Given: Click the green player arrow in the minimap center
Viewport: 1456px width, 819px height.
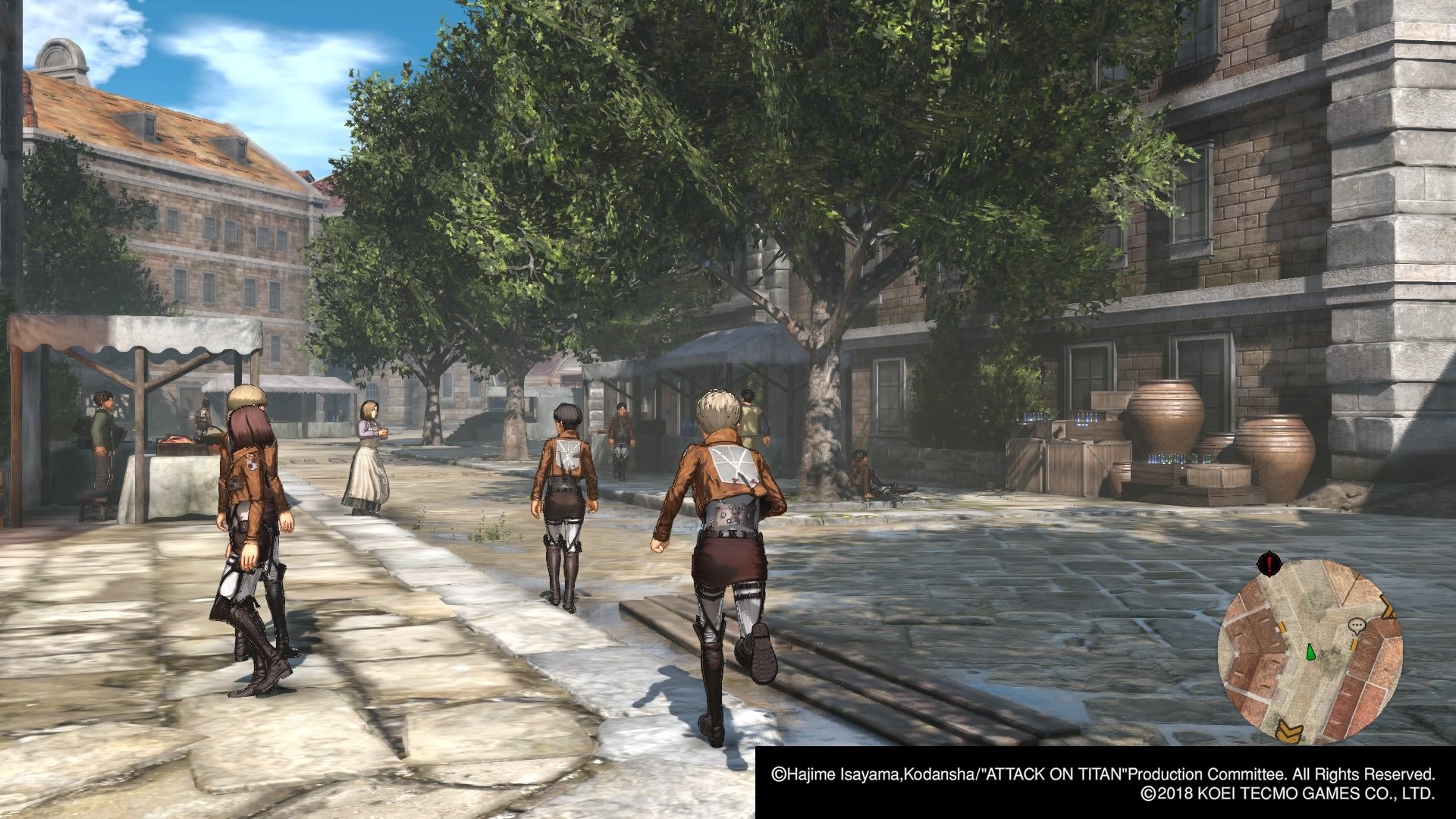Looking at the screenshot, I should 1310,651.
